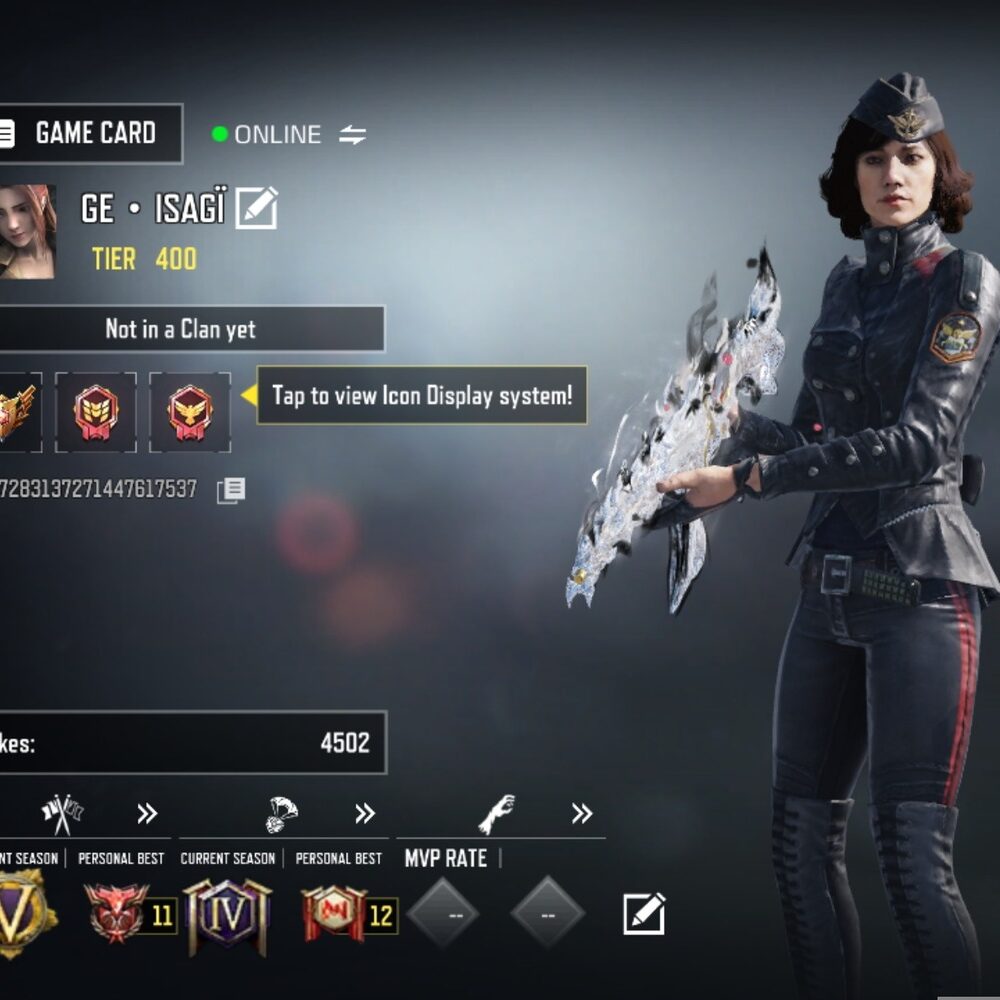Image resolution: width=1000 pixels, height=1000 pixels.
Task: Select the red badge with gold chevron wings
Action: pos(96,412)
